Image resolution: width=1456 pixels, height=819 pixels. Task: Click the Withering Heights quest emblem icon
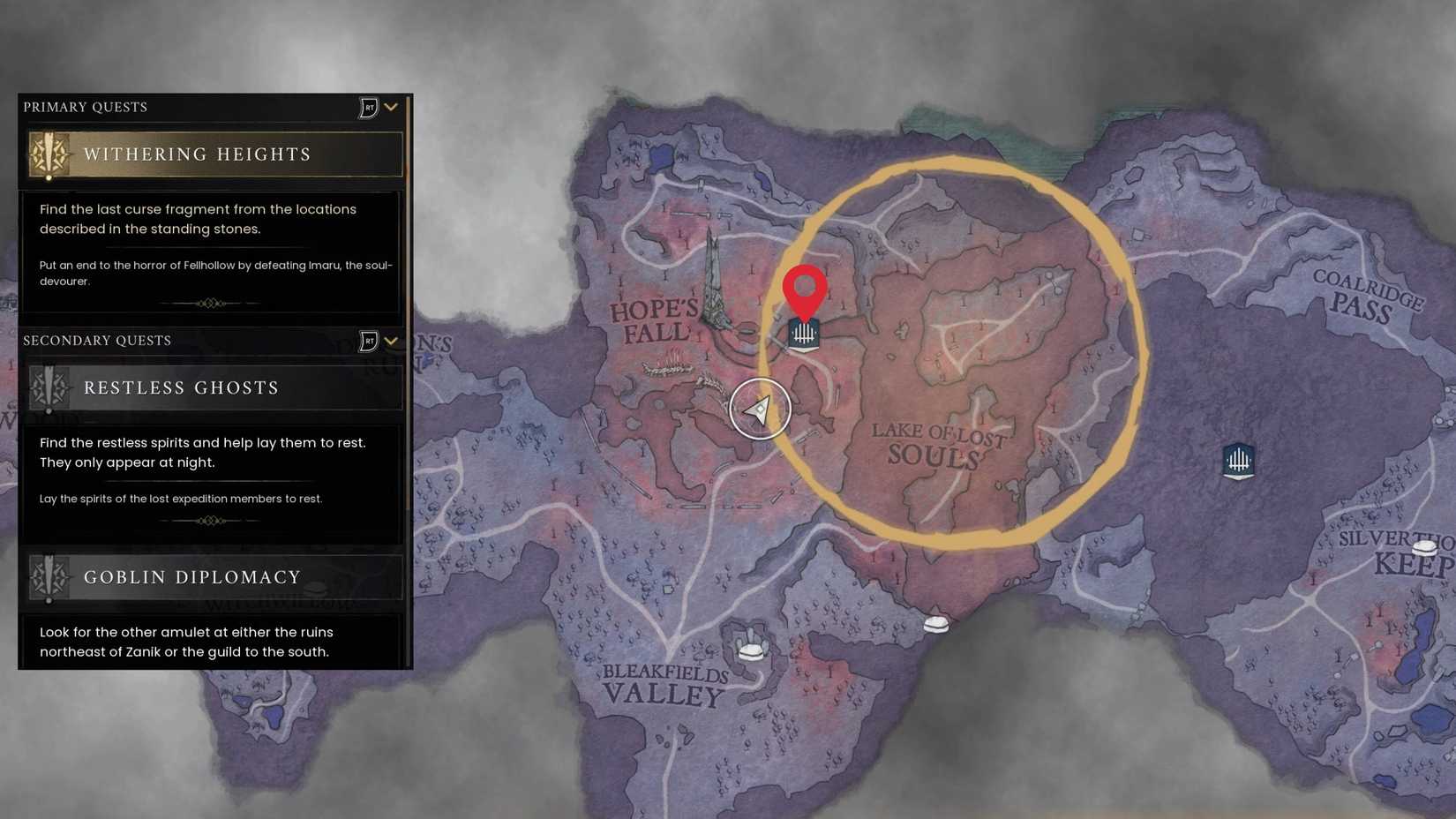point(50,154)
